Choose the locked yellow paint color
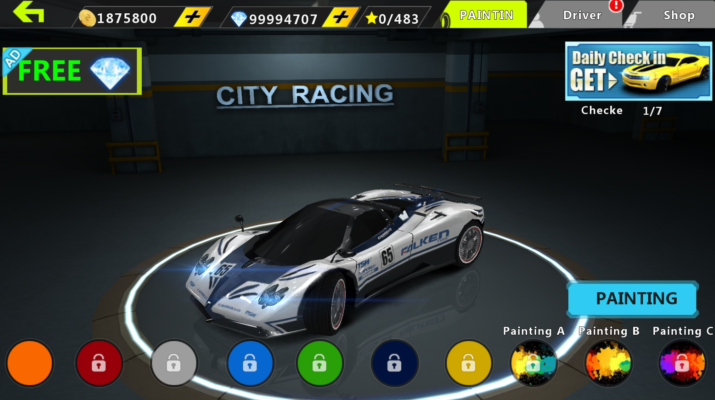The width and height of the screenshot is (715, 400). [x=468, y=363]
